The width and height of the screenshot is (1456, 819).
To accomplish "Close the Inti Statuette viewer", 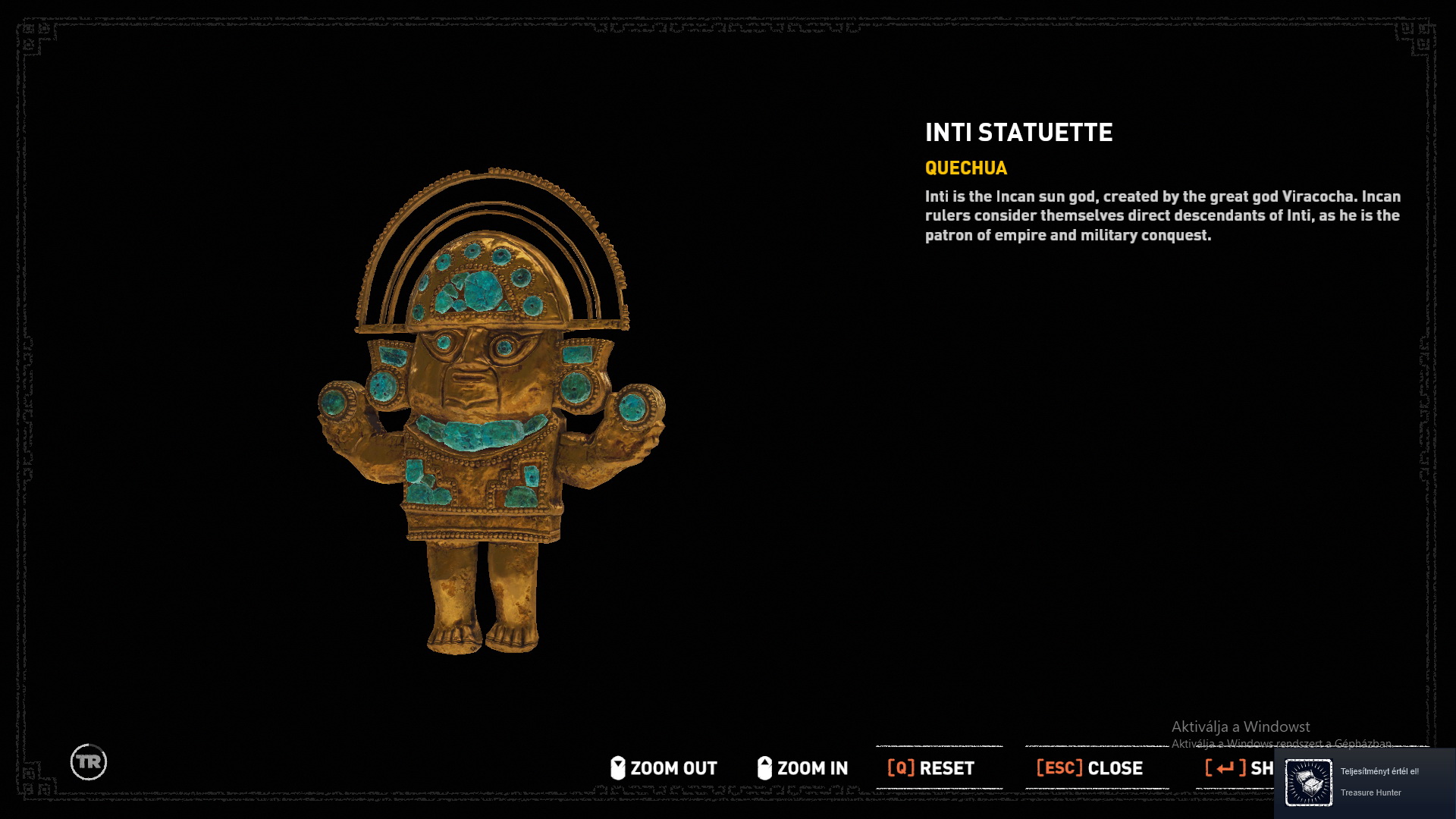I will [x=1090, y=768].
